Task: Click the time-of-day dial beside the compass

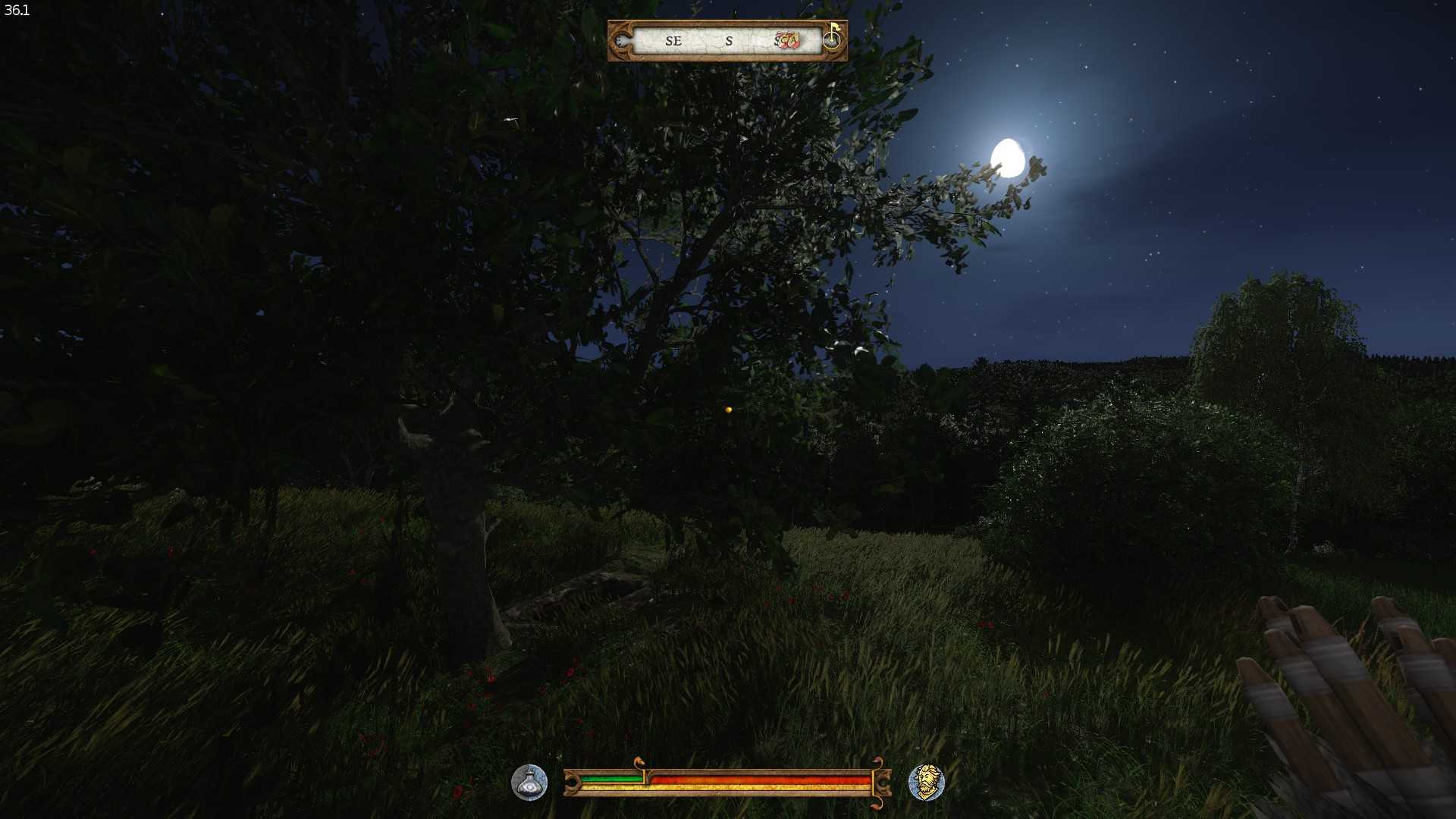Action: coord(832,37)
